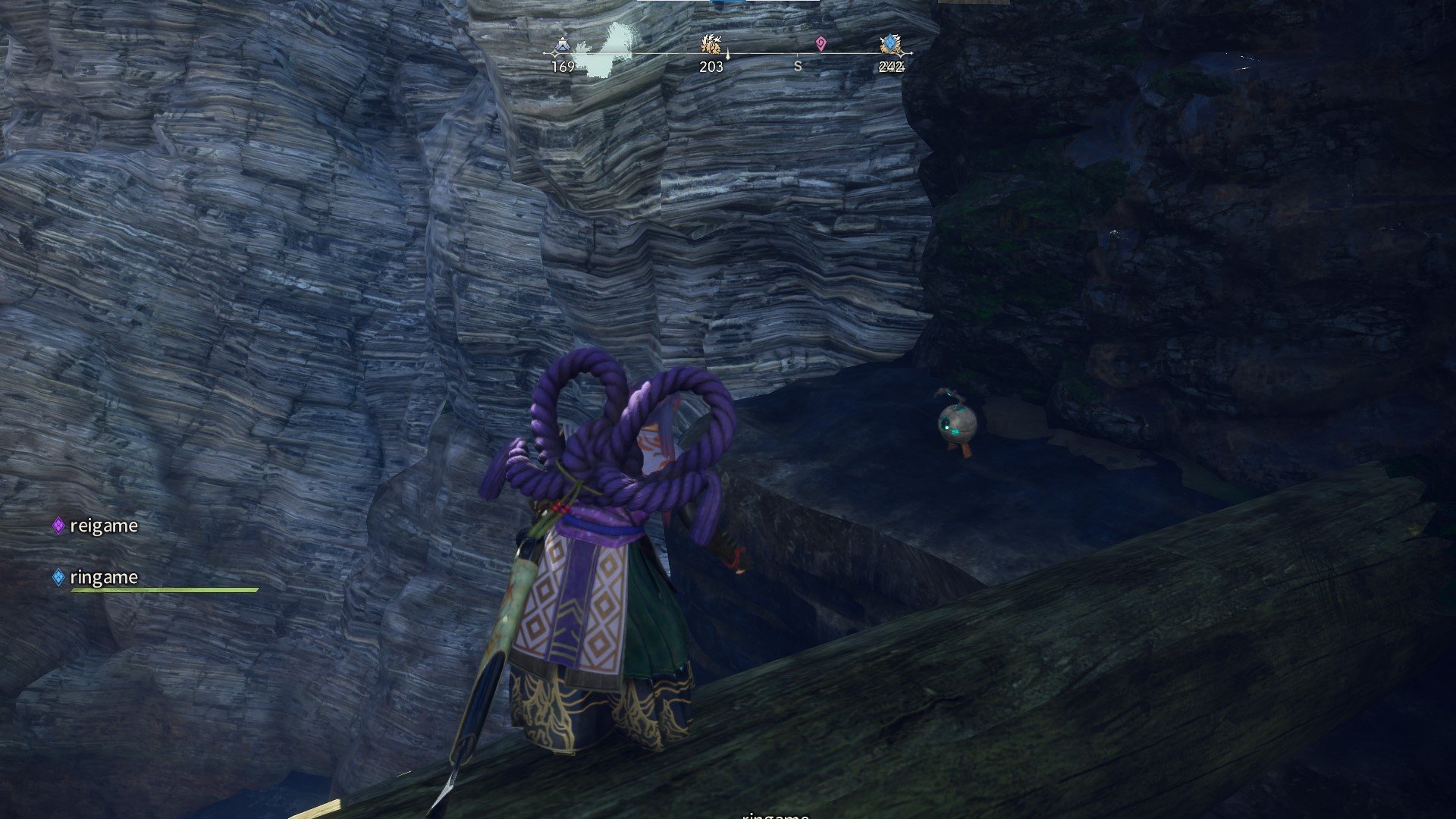Click the pink spiral waypoint marker

[x=821, y=44]
